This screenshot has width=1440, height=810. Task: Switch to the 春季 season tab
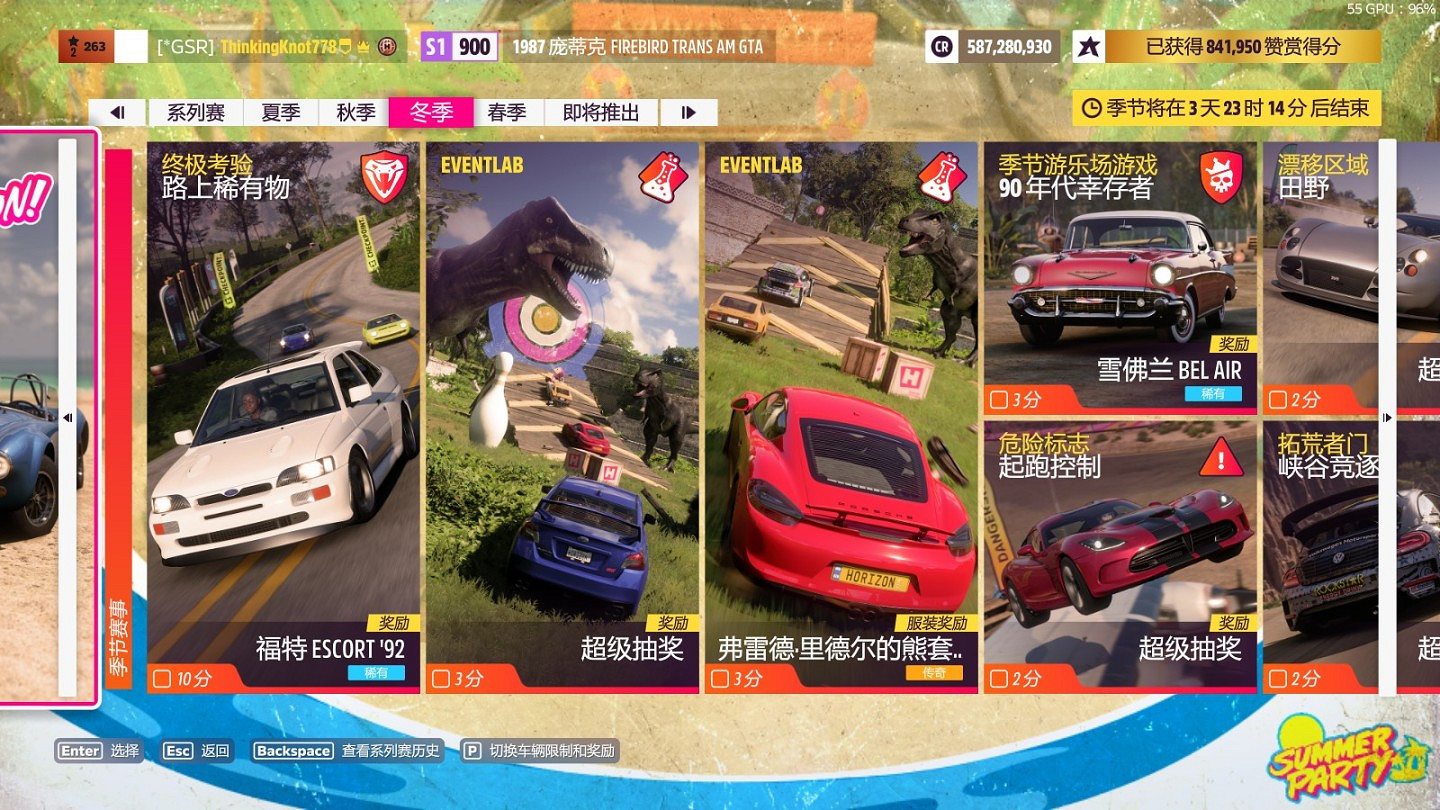(x=509, y=112)
